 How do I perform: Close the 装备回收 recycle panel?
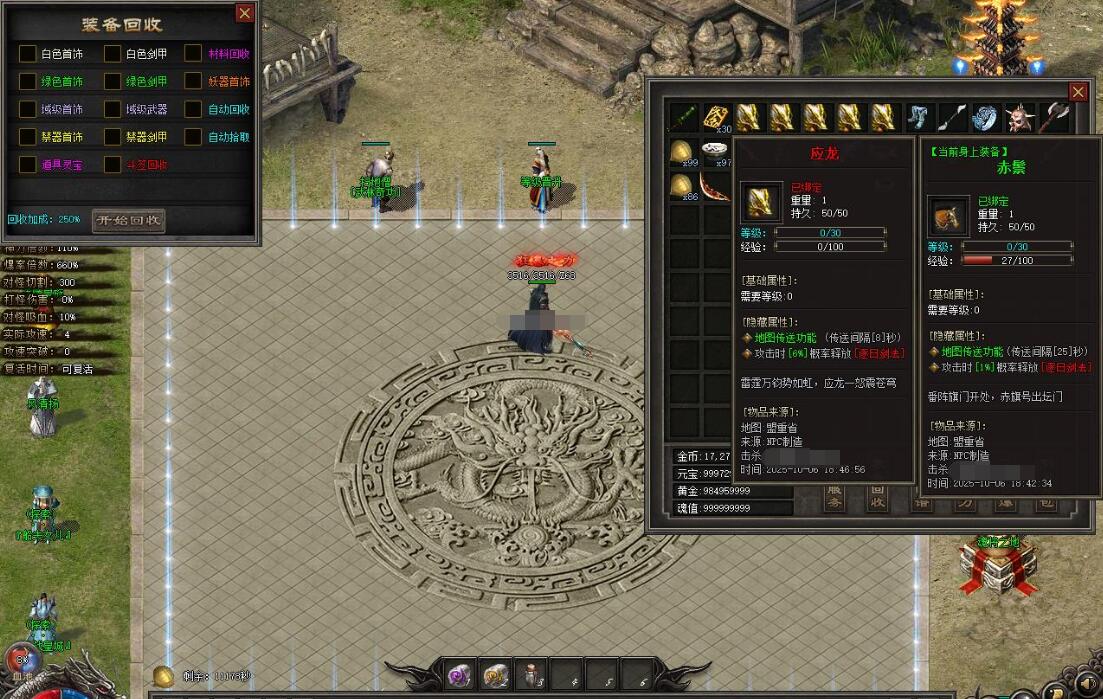coord(244,13)
